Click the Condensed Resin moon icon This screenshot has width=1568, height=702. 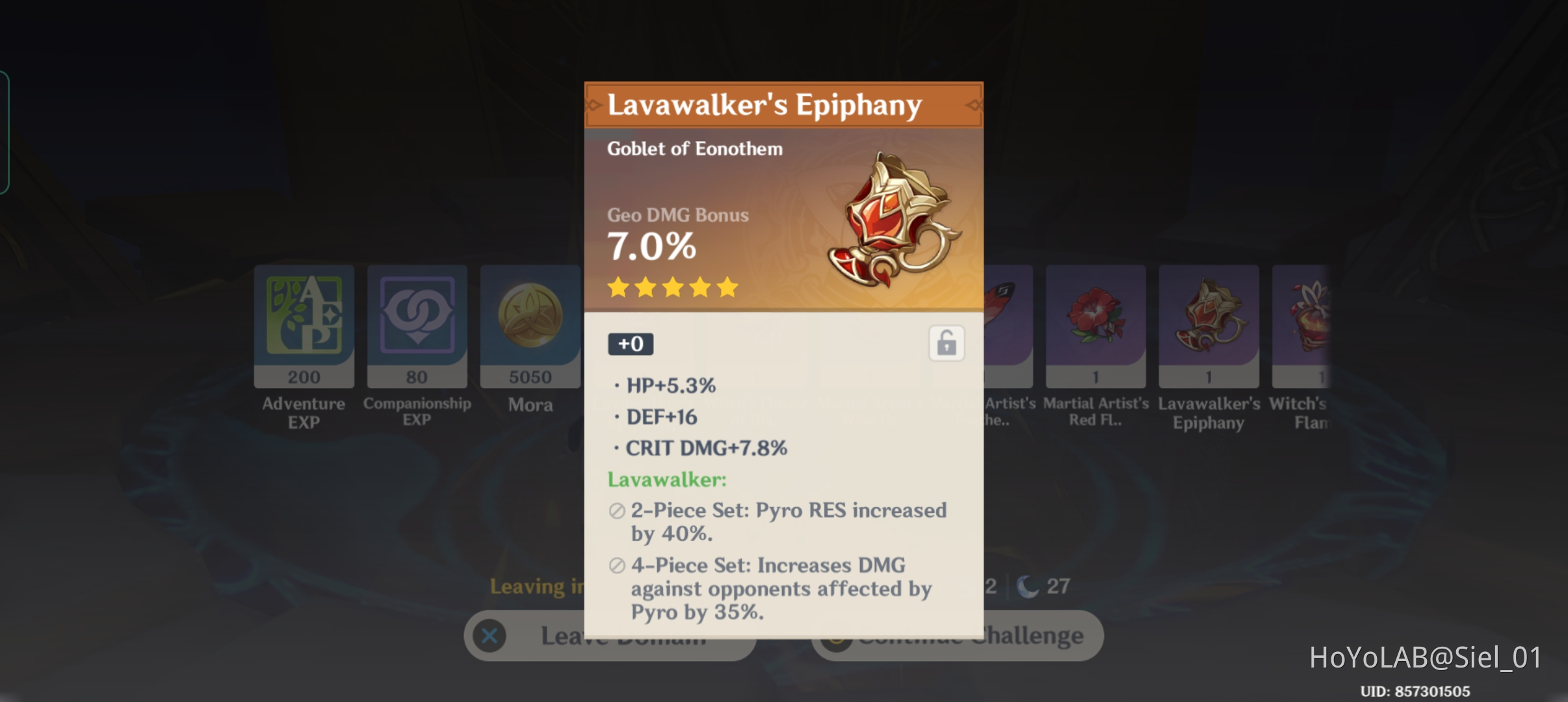(1026, 585)
